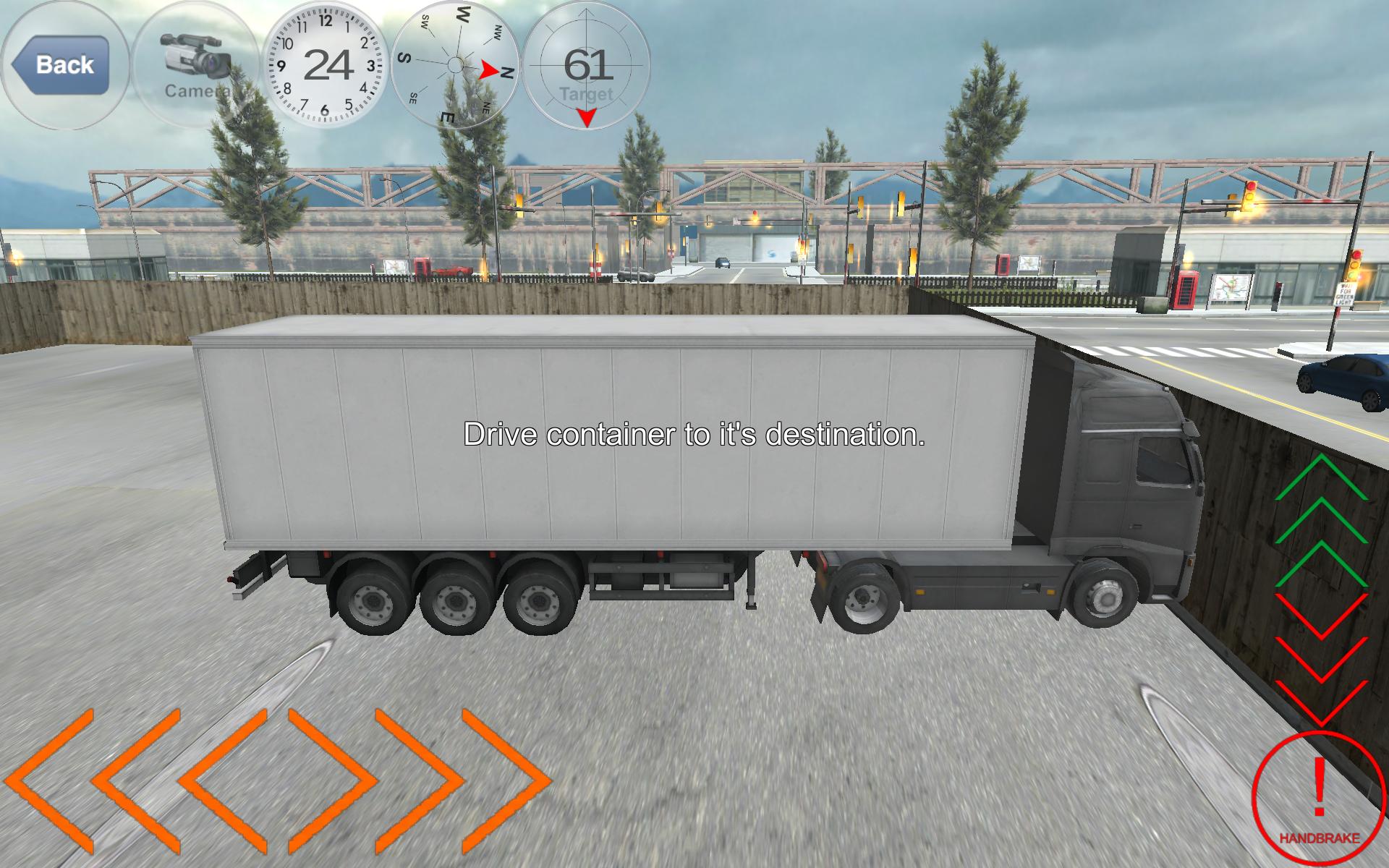Tap the red arrow on the compass

coord(486,70)
